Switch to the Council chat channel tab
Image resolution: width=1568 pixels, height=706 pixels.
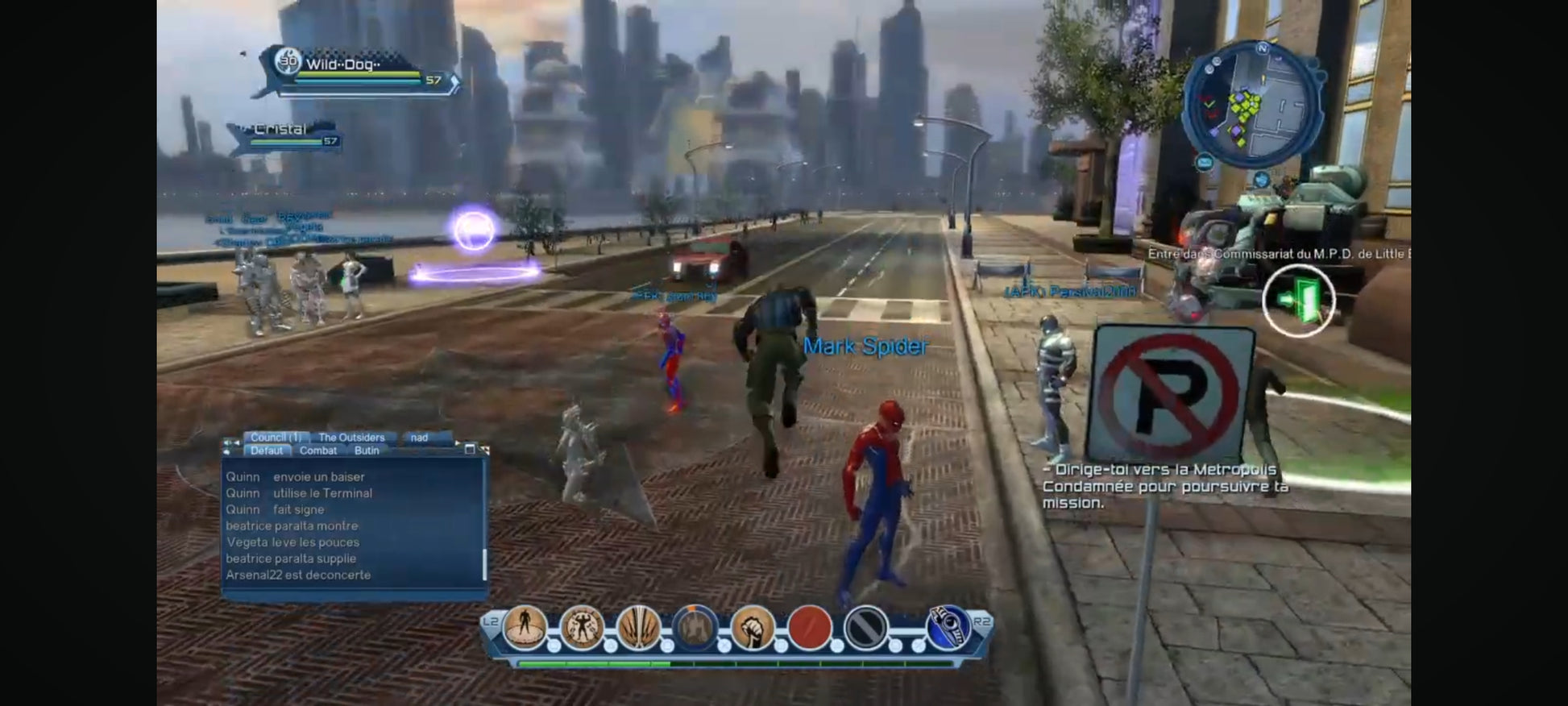coord(276,438)
